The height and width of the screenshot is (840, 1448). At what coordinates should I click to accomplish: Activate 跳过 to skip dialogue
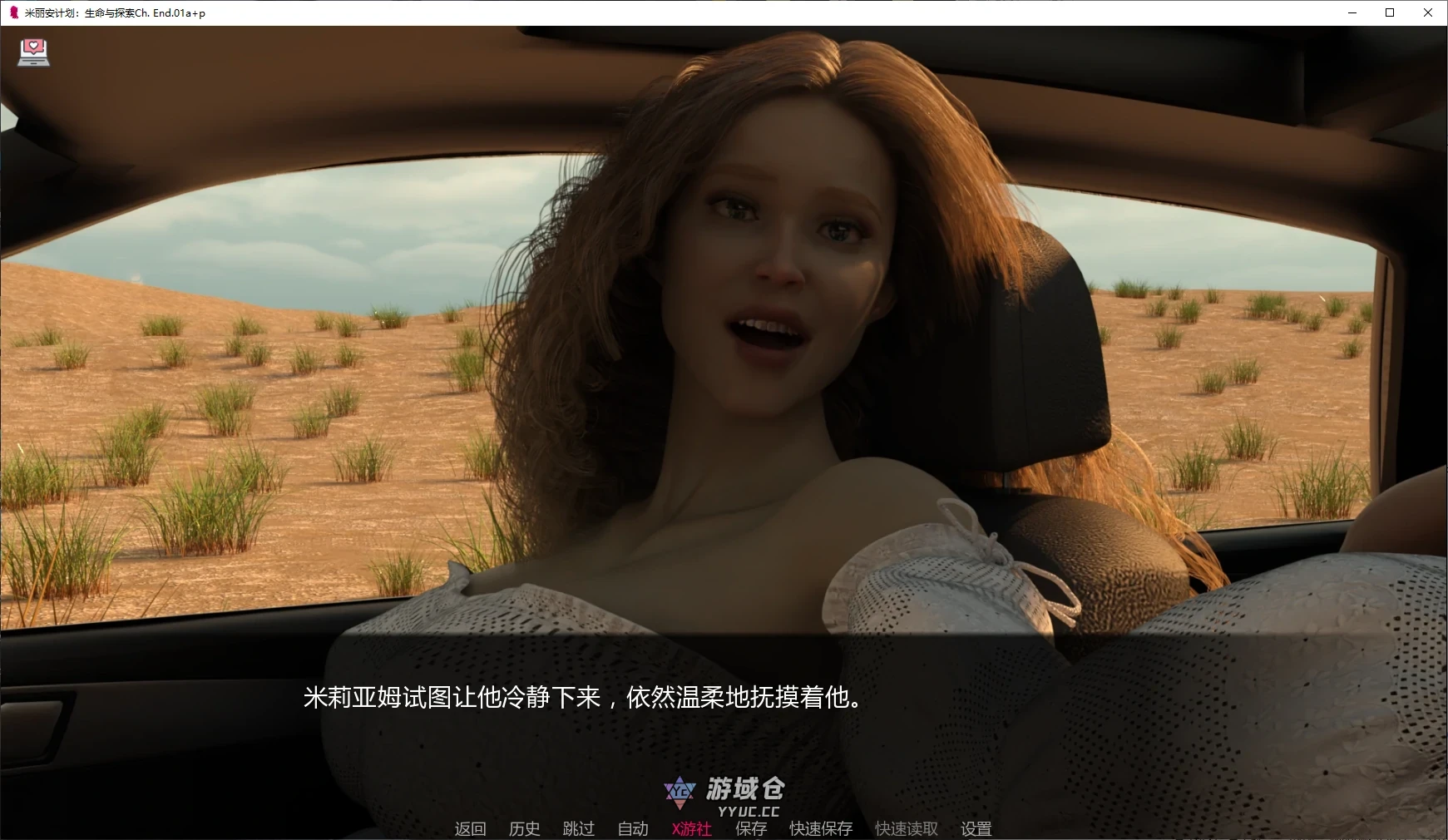point(578,828)
